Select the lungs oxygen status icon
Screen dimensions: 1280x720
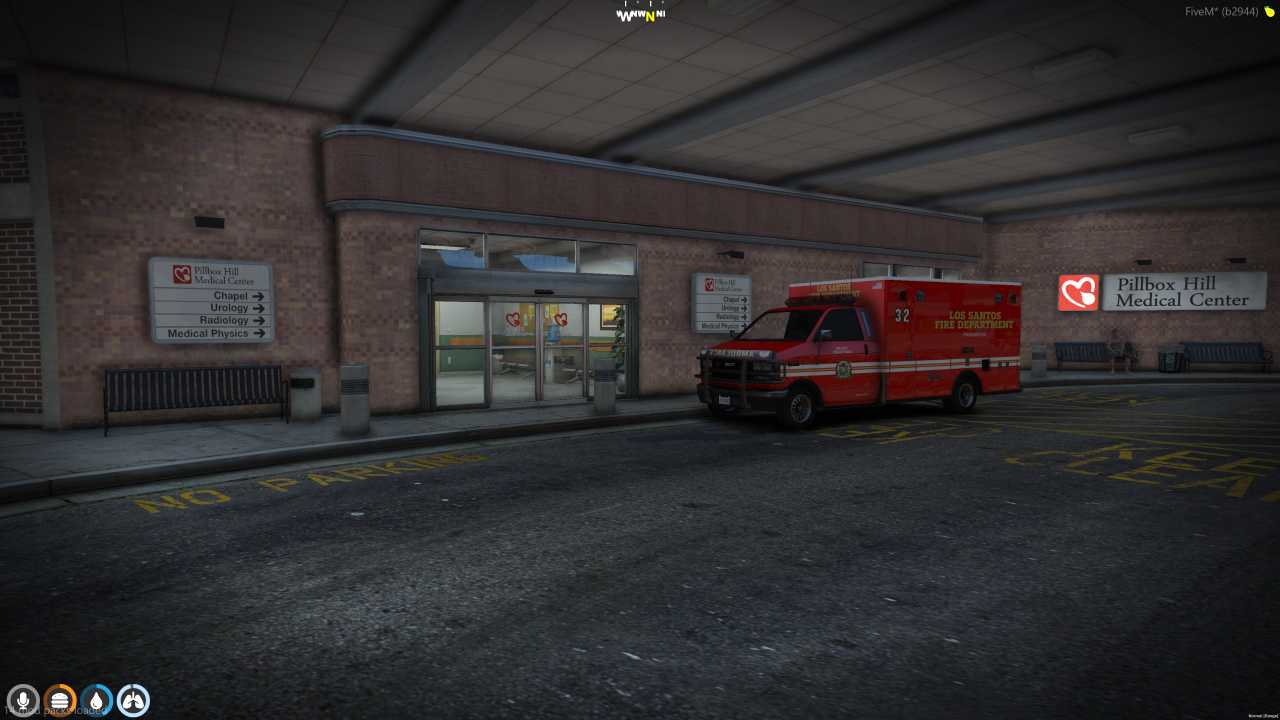point(133,699)
